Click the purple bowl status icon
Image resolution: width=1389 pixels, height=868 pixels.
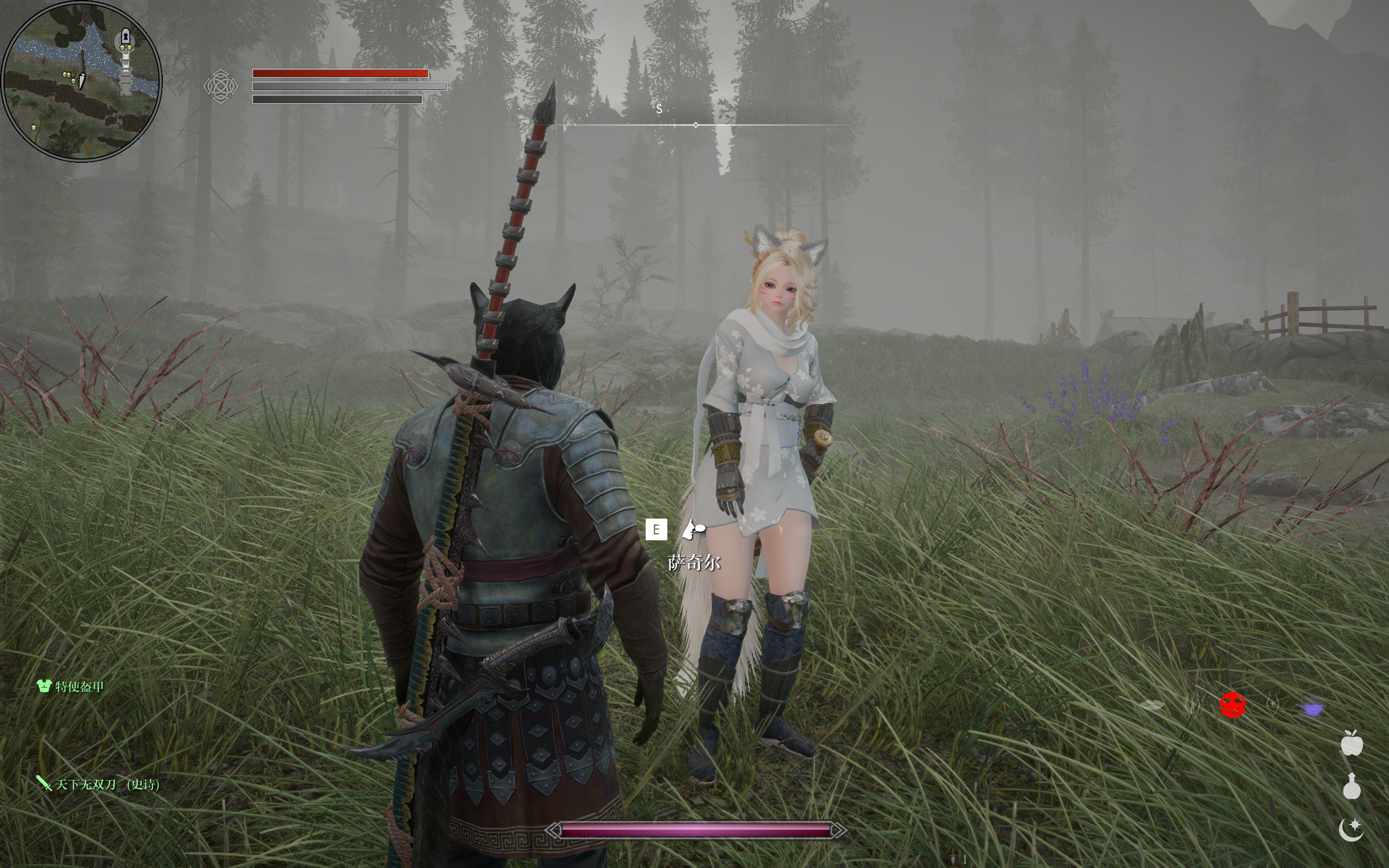click(x=1312, y=709)
